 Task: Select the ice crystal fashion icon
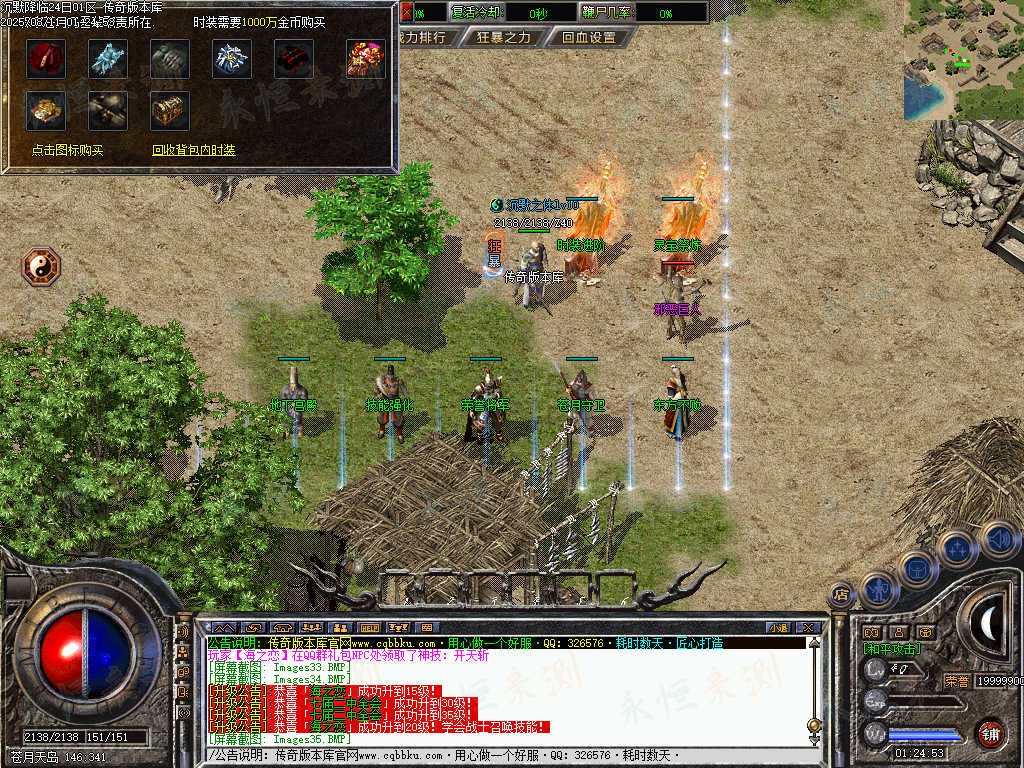pos(108,59)
